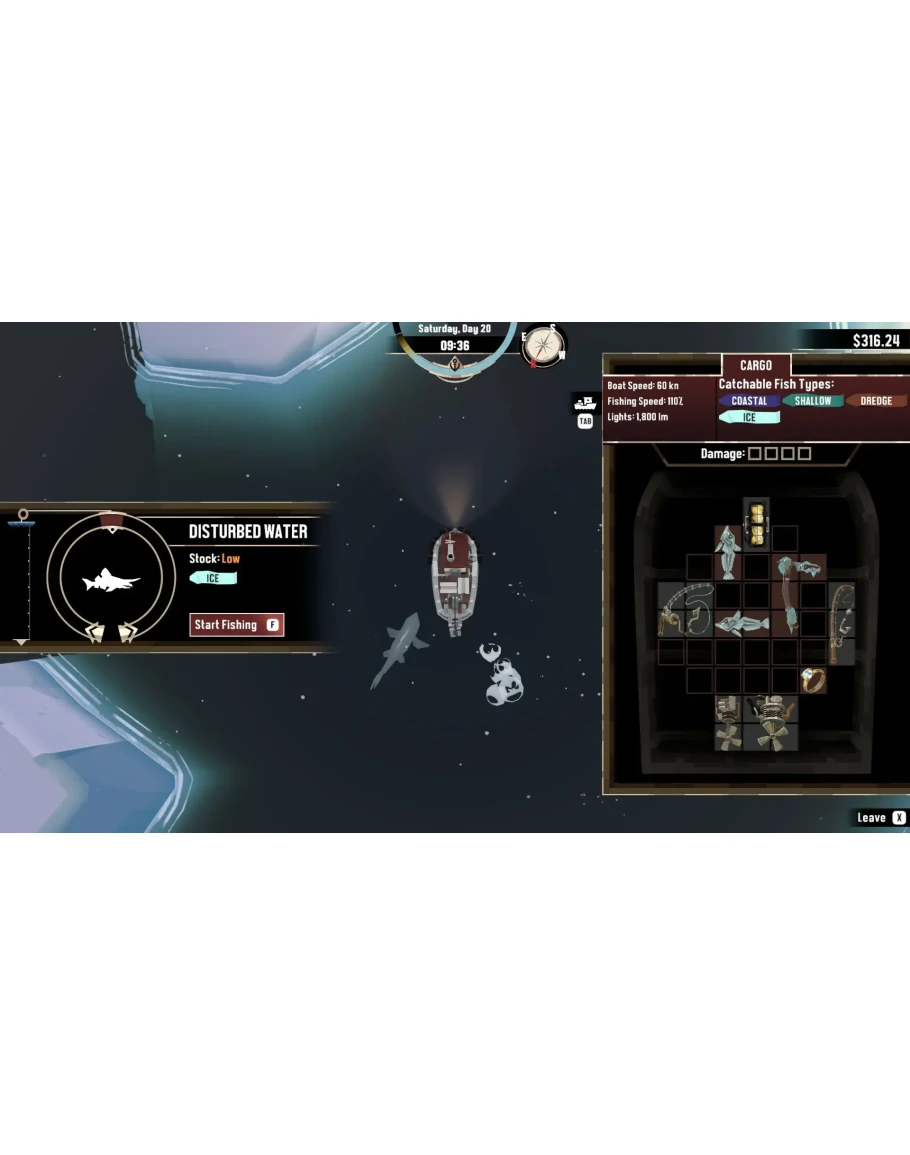Image resolution: width=910 pixels, height=1155 pixels.
Task: Select the horizontal ice fish in cargo
Action: tap(741, 624)
